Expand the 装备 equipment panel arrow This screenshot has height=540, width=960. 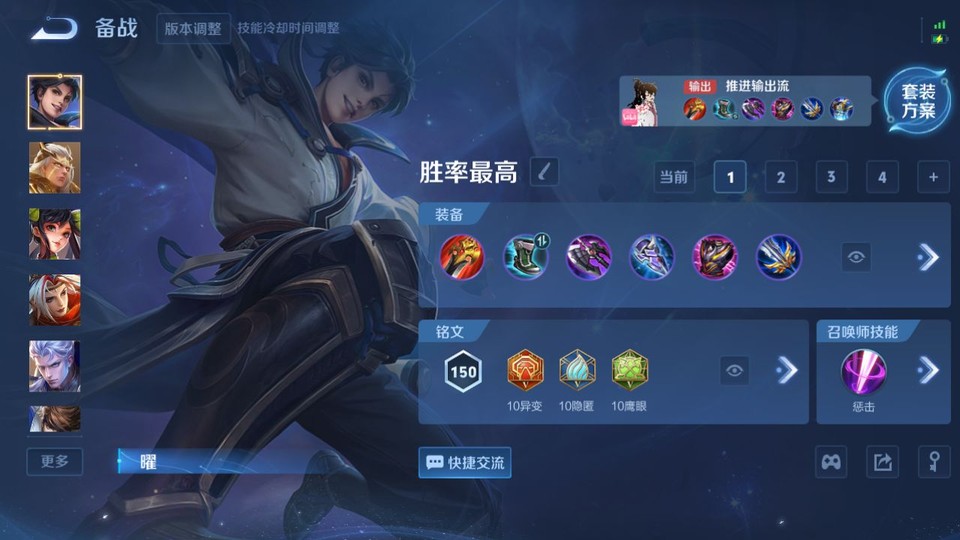tap(928, 257)
